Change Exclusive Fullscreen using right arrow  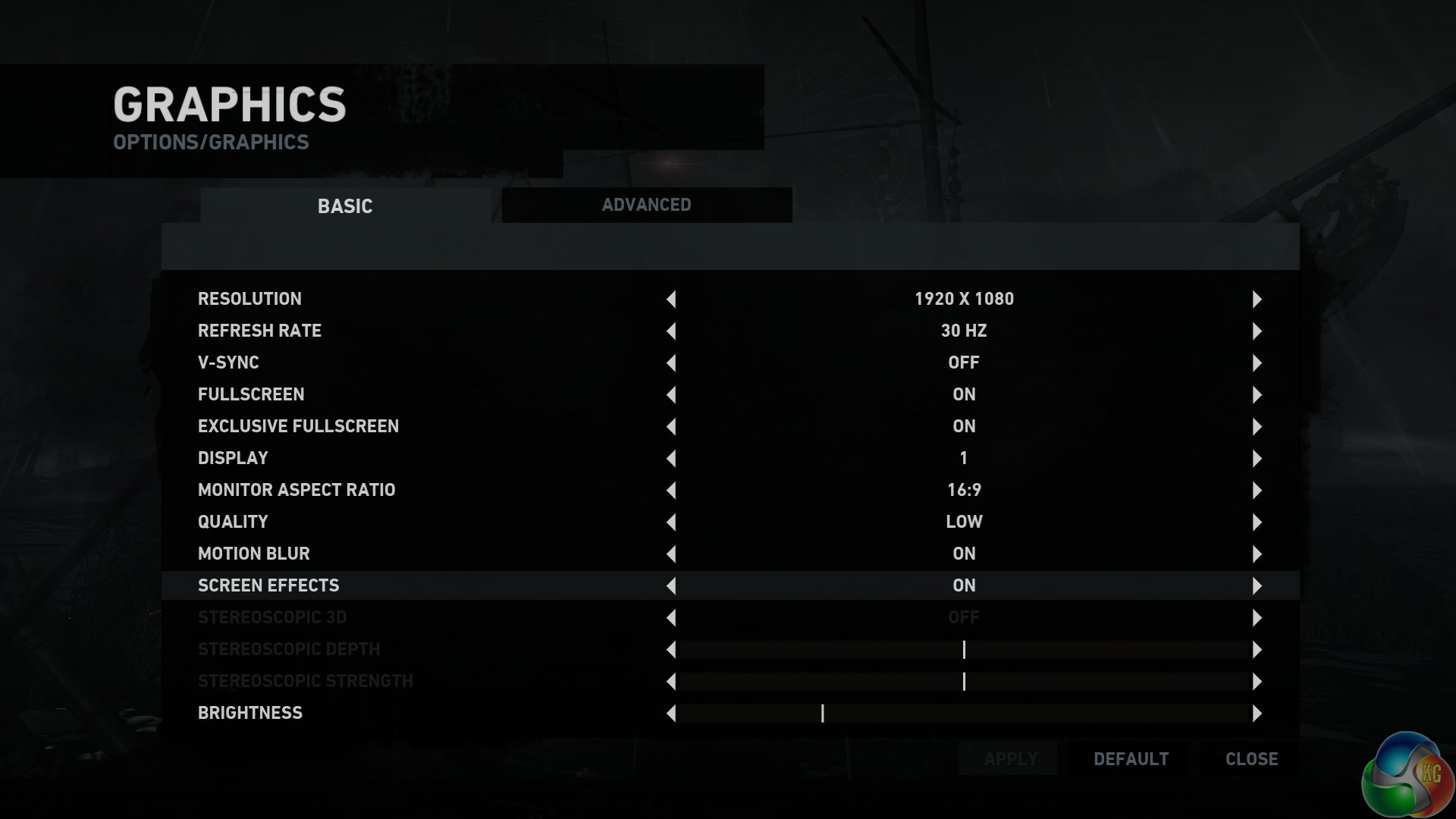tap(1257, 427)
